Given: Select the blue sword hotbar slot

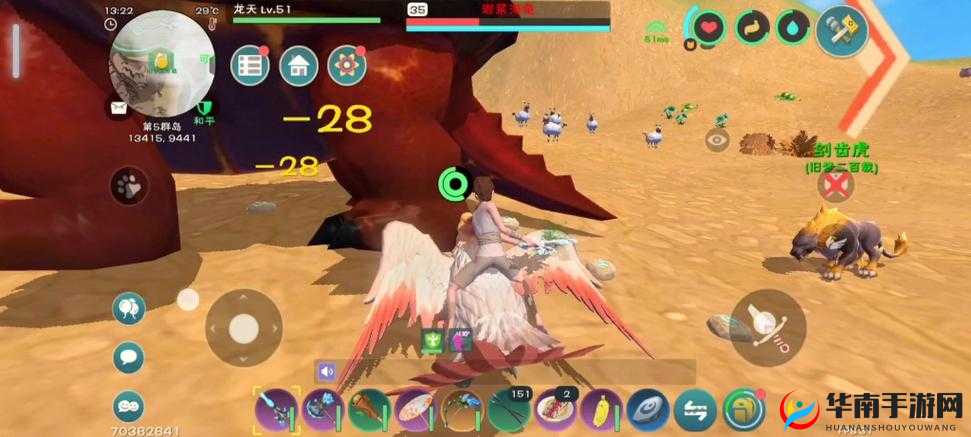Looking at the screenshot, I should (274, 410).
